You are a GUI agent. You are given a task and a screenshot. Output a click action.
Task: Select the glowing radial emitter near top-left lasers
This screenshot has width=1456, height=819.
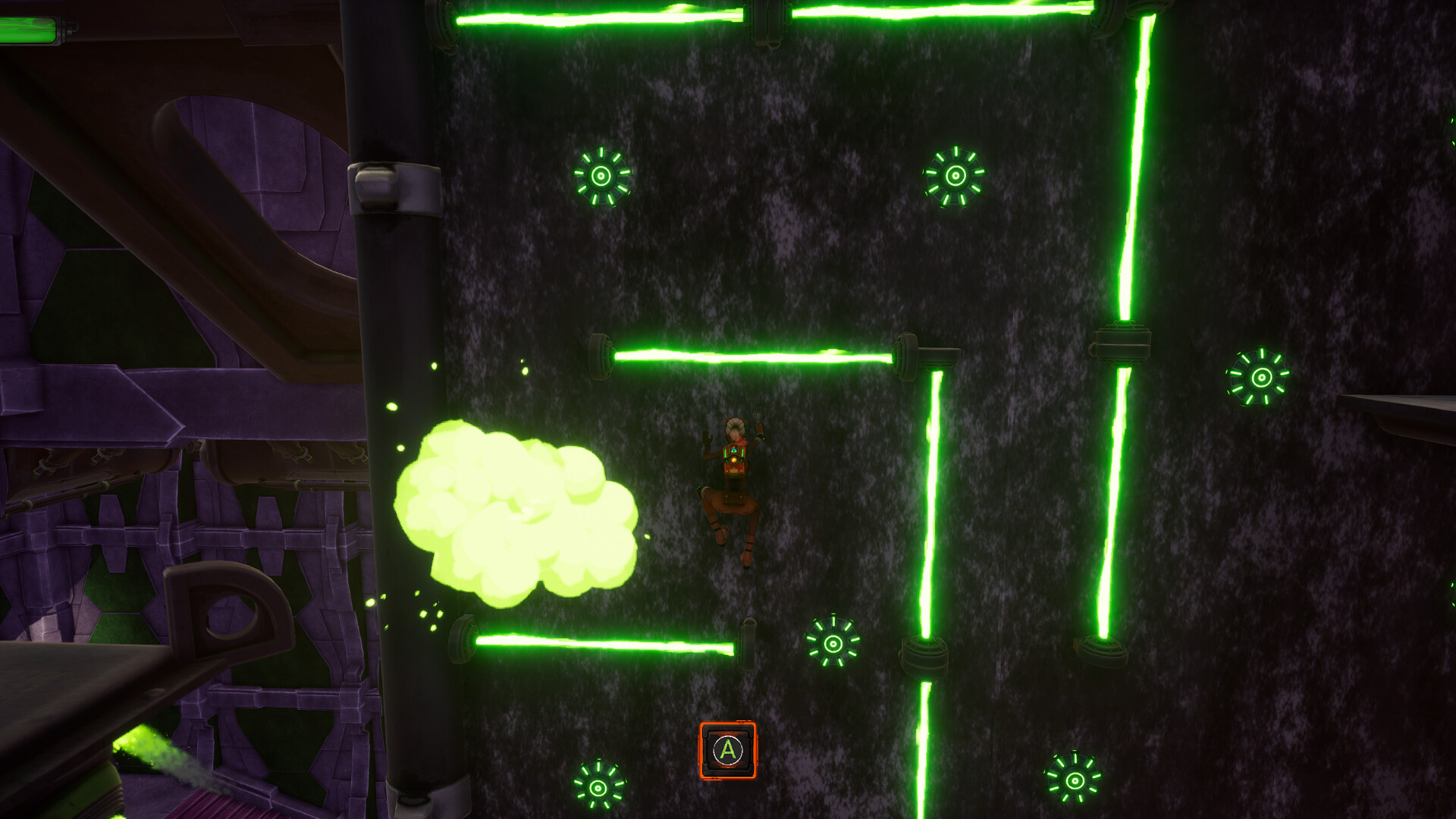pos(603,178)
